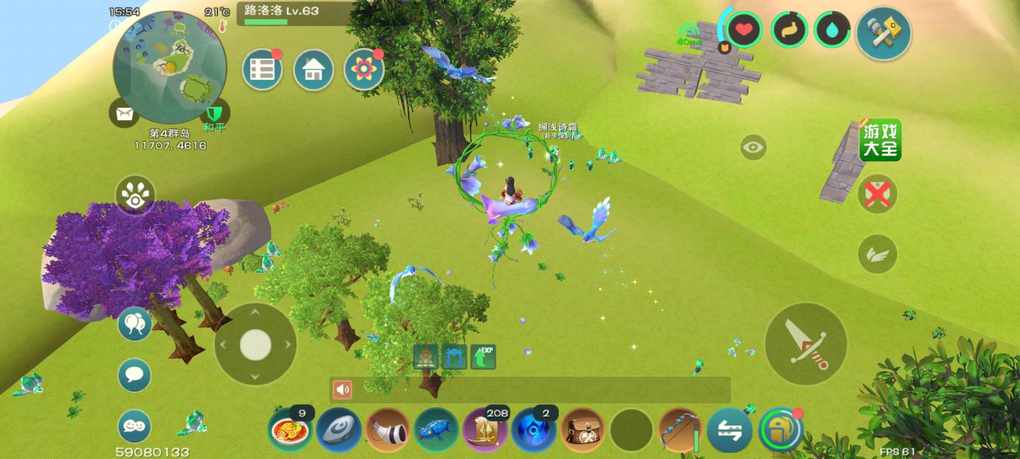1020x459 pixels.
Task: Swap hotbar with the arrows button
Action: click(729, 430)
